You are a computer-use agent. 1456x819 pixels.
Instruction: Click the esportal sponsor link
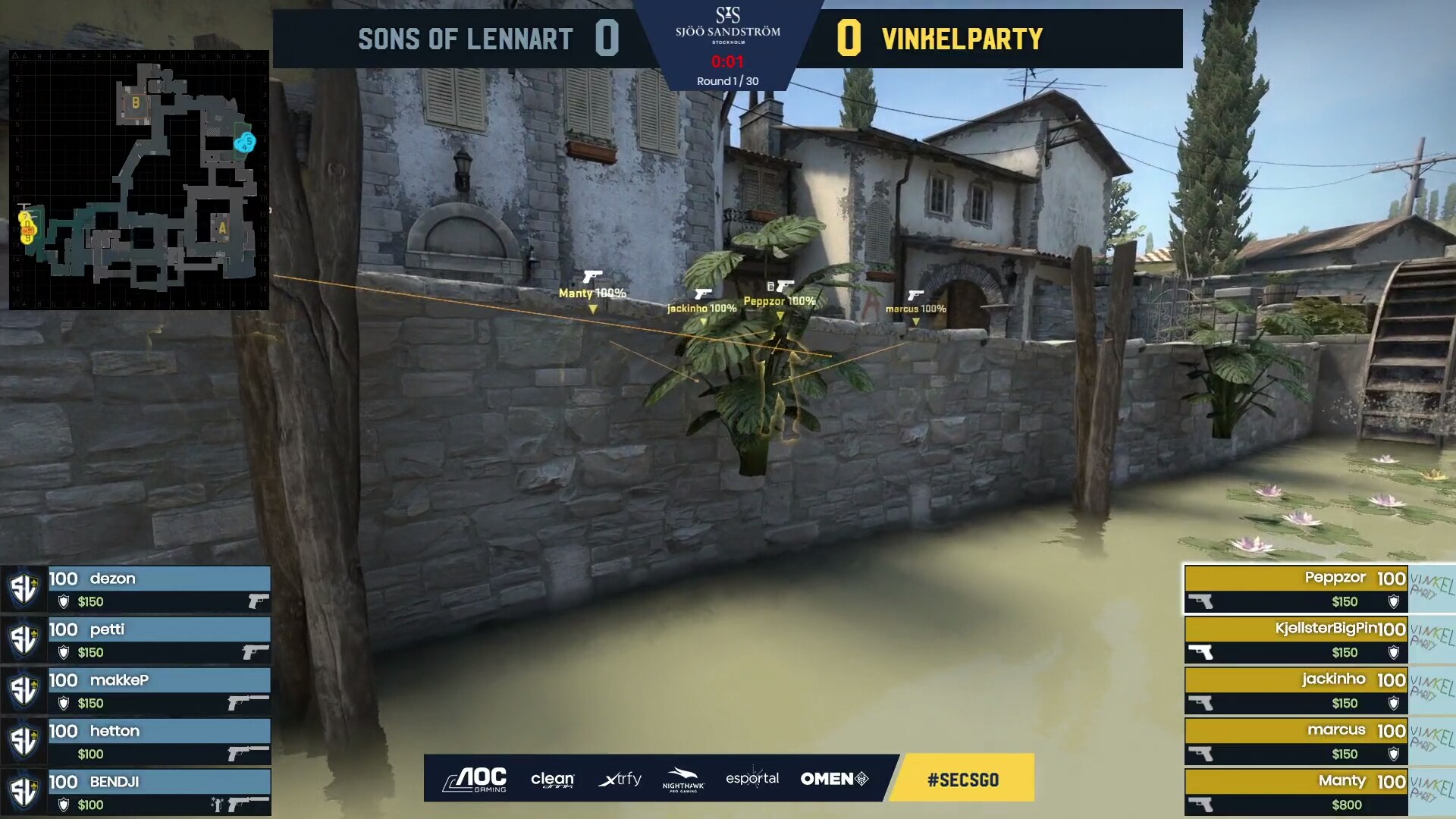[752, 778]
